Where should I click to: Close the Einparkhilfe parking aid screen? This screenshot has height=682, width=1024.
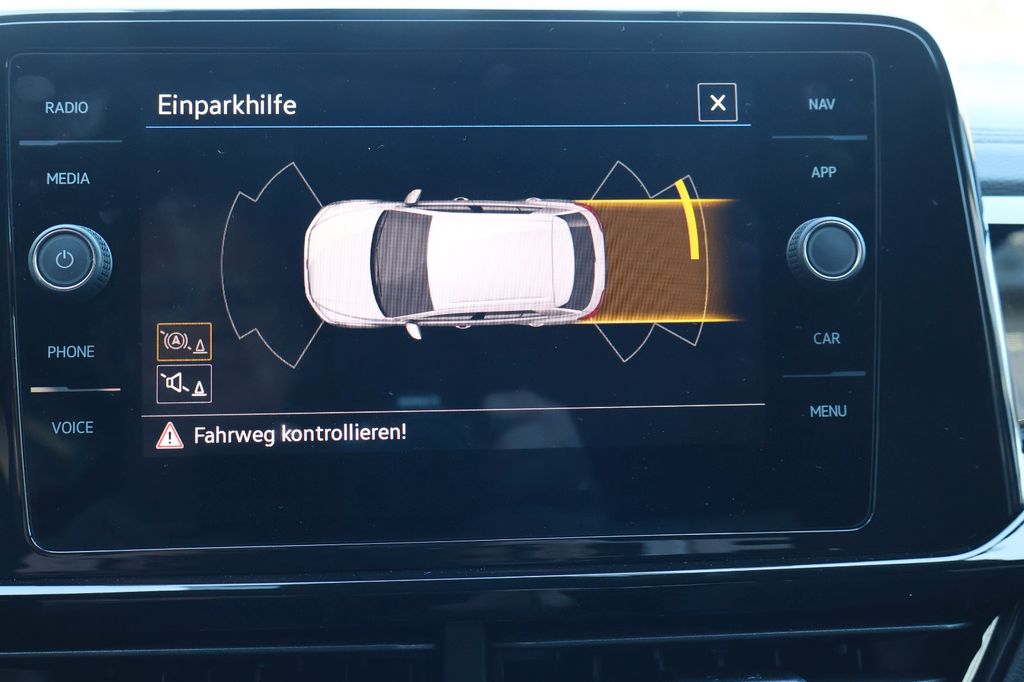(717, 103)
